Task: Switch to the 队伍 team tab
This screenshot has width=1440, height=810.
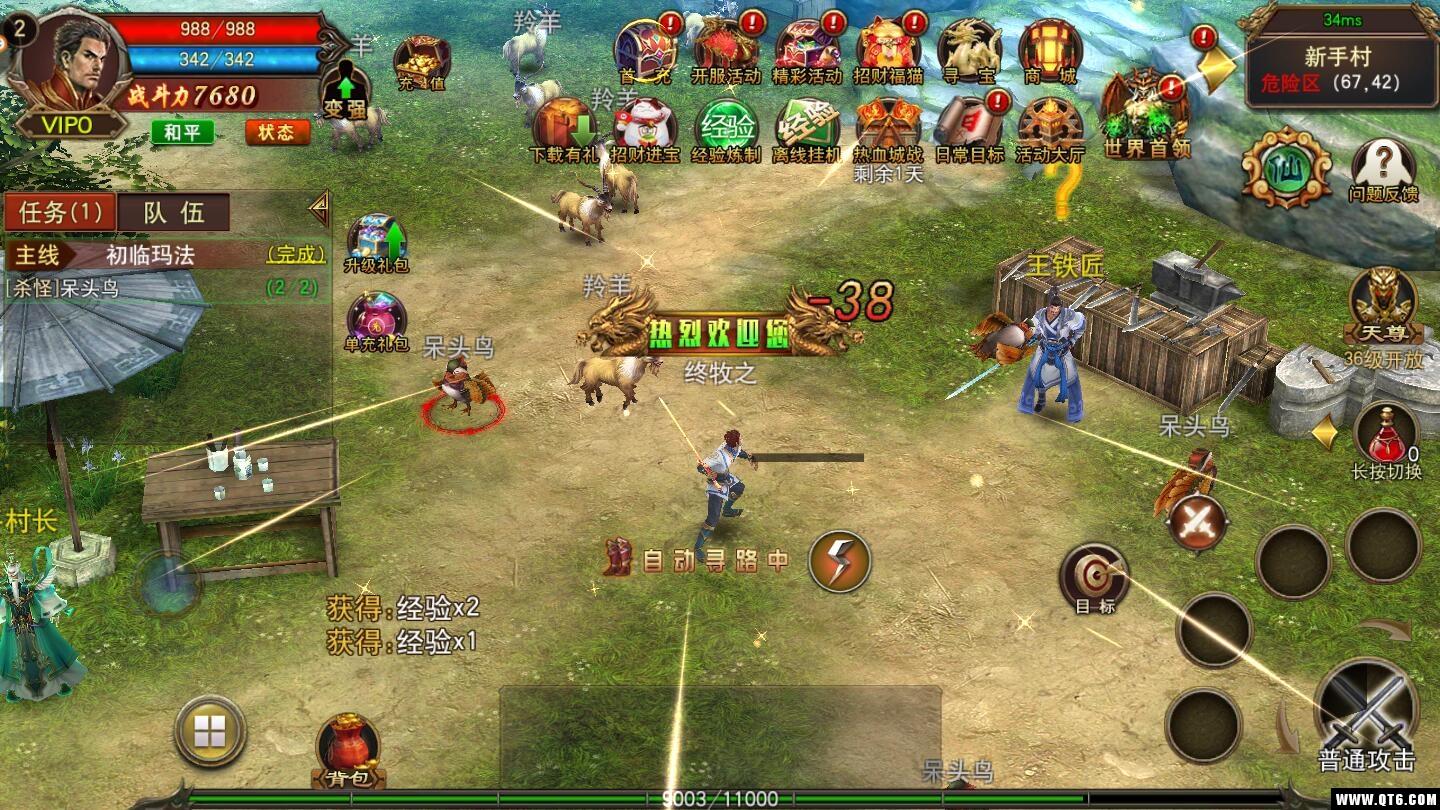Action: (x=174, y=212)
